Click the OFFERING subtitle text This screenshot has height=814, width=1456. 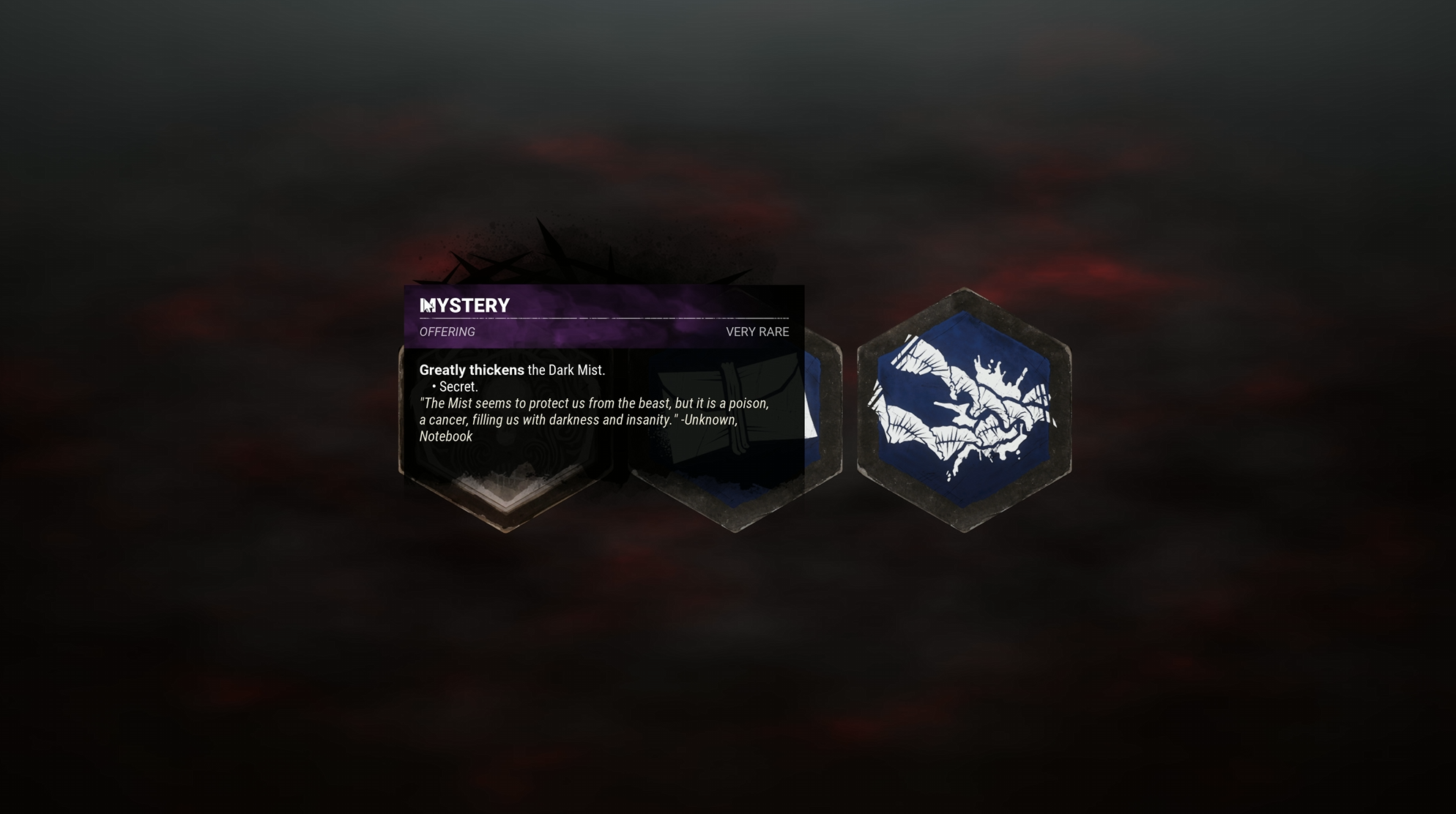pyautogui.click(x=446, y=332)
